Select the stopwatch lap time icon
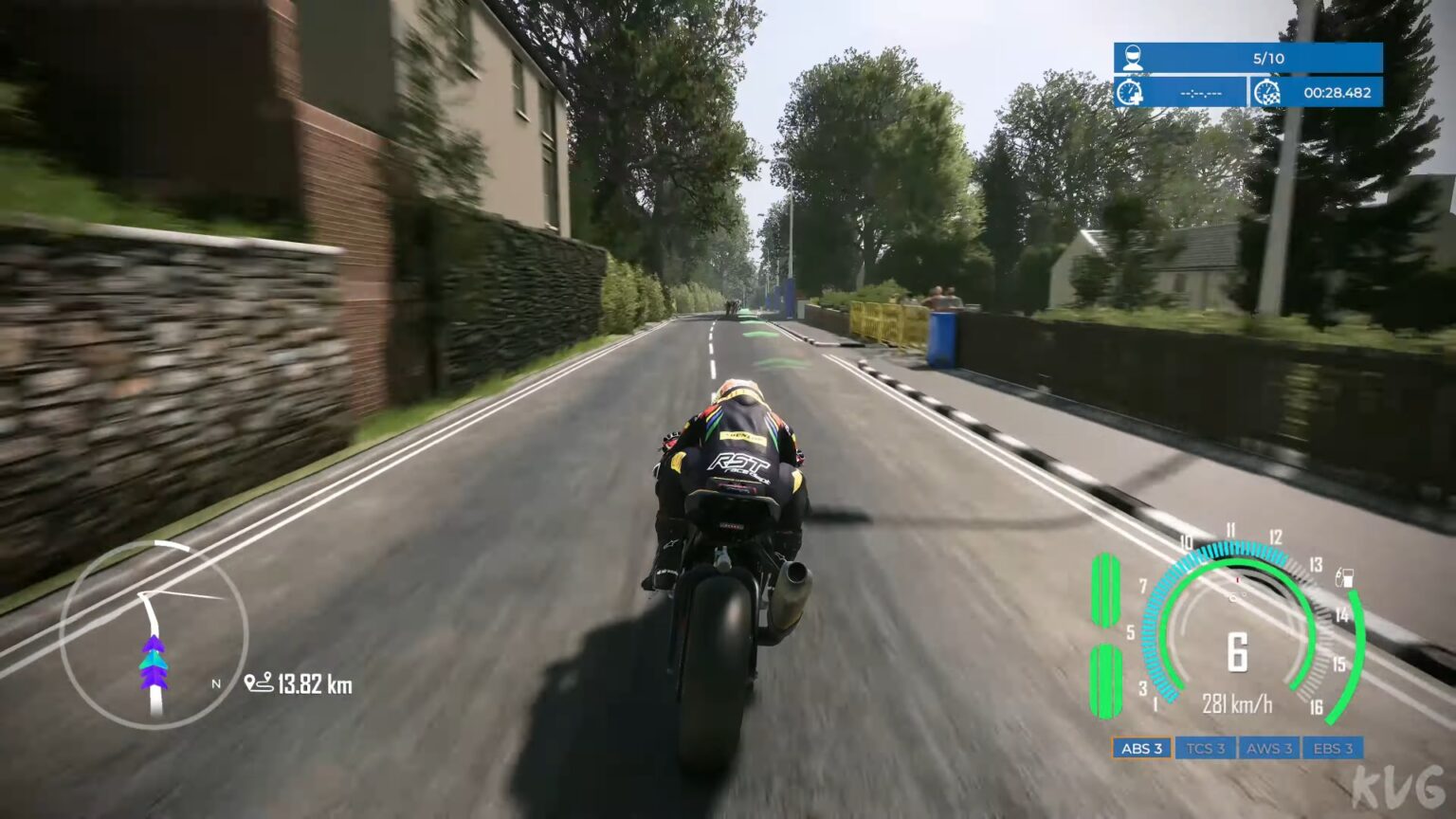The height and width of the screenshot is (819, 1456). tap(1129, 94)
